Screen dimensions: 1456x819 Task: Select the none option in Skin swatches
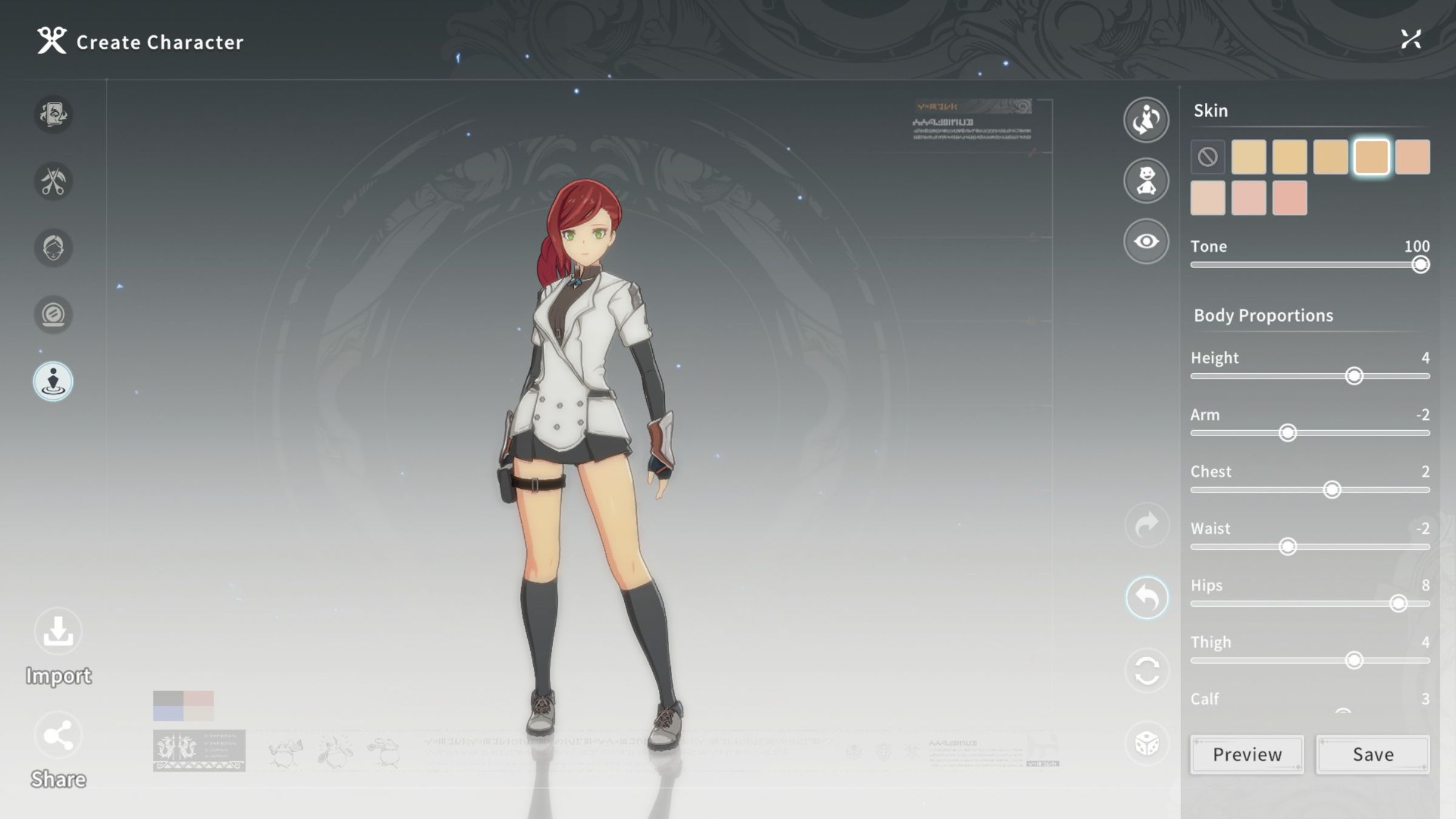[x=1208, y=157]
